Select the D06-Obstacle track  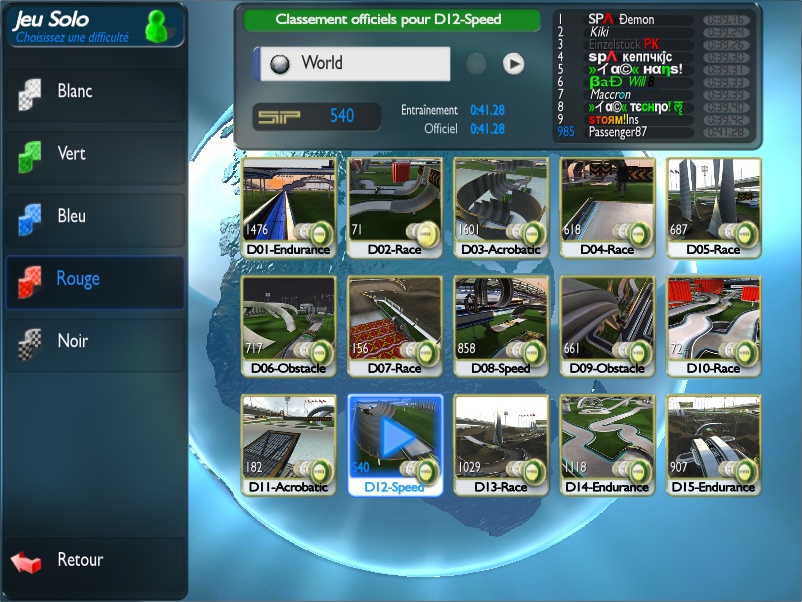pyautogui.click(x=288, y=326)
